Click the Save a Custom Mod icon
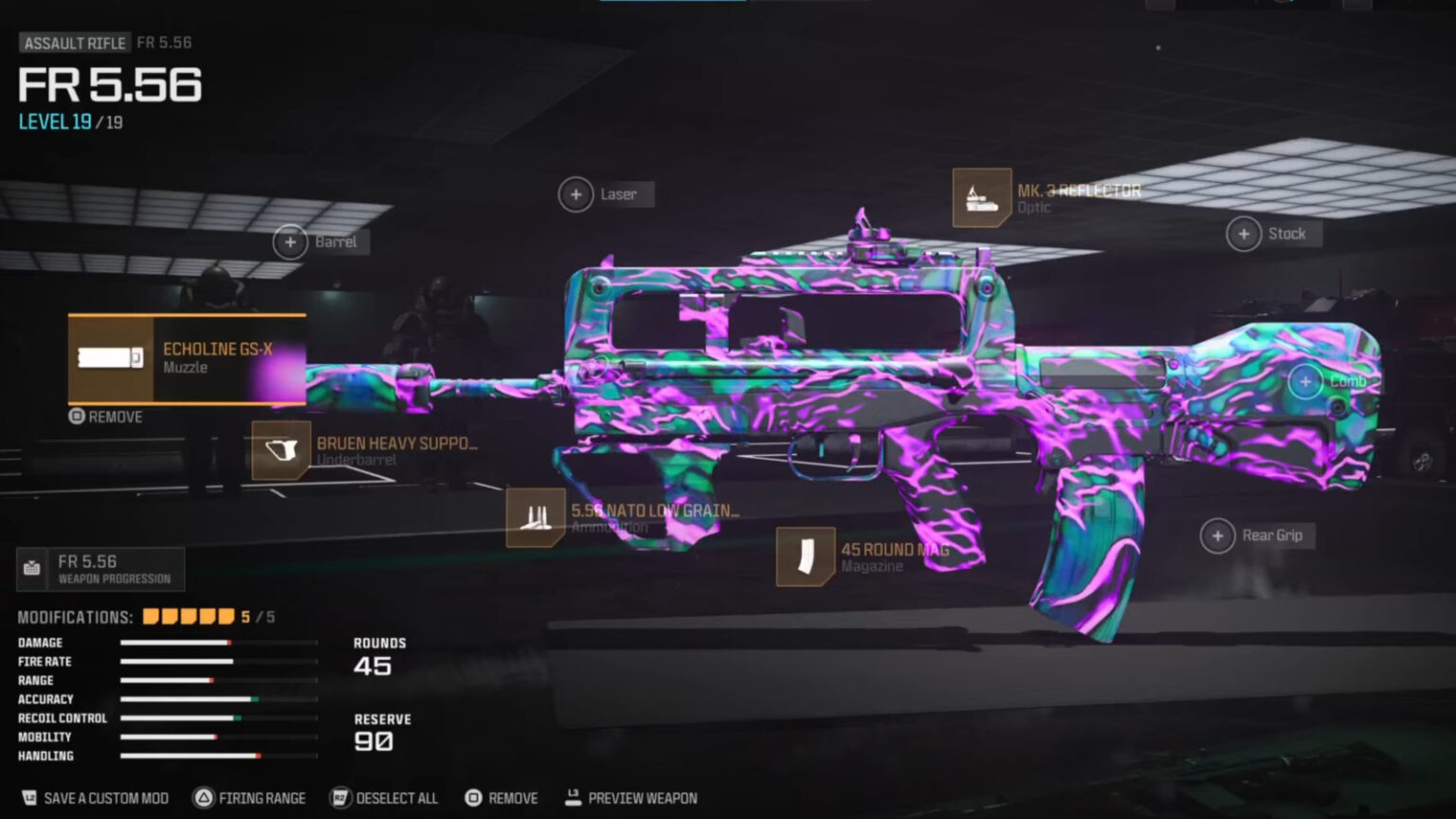 pos(29,797)
